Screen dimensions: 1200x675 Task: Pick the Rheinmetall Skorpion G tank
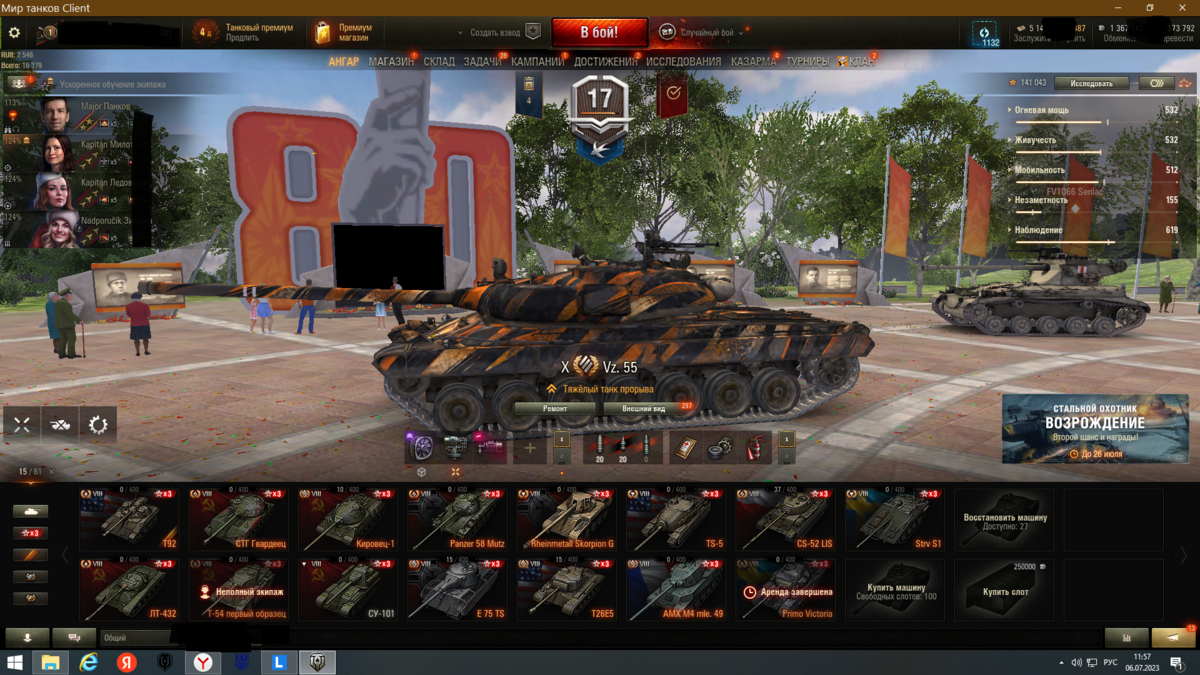coord(566,520)
